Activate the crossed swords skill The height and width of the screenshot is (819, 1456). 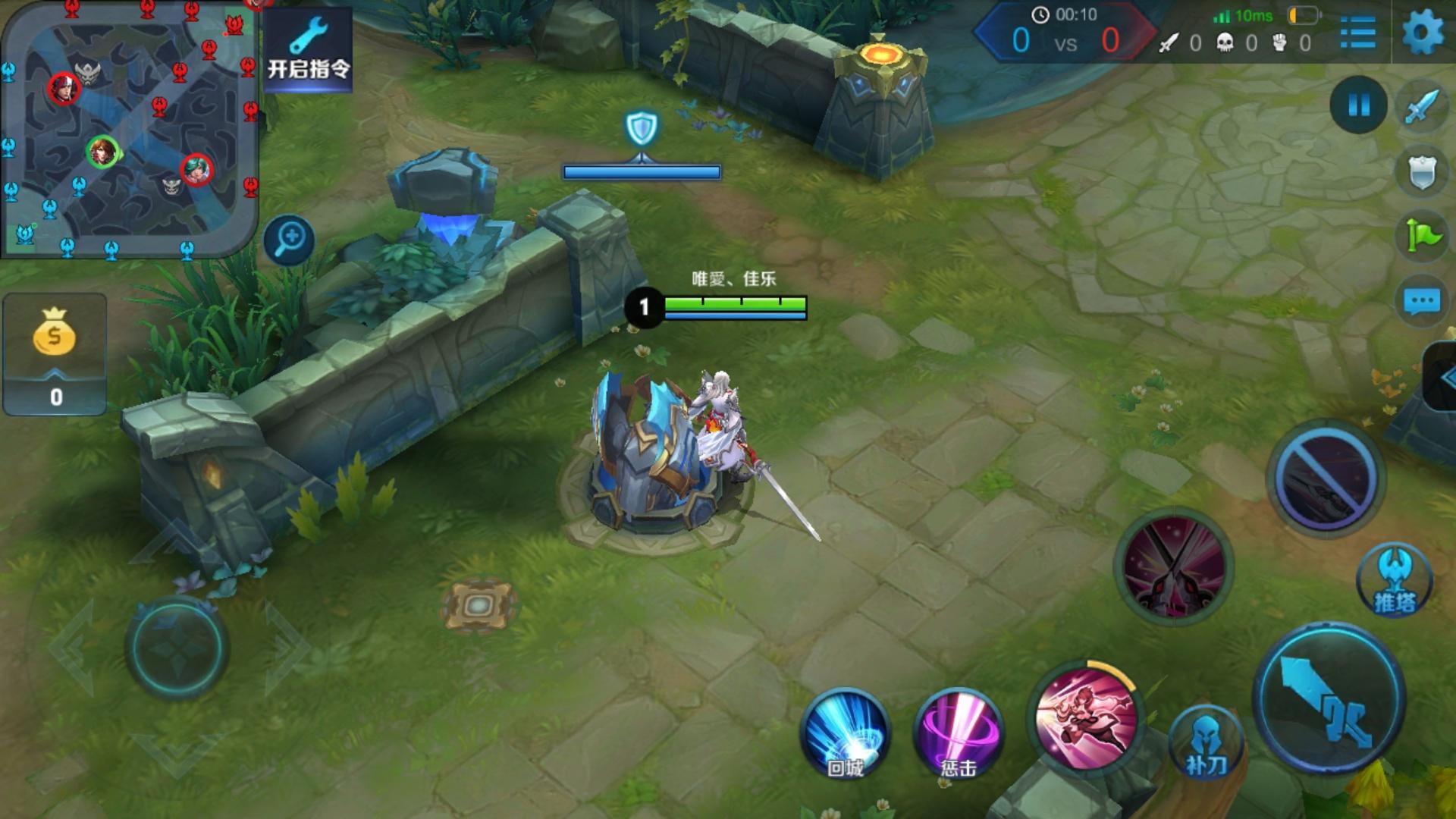(1173, 567)
